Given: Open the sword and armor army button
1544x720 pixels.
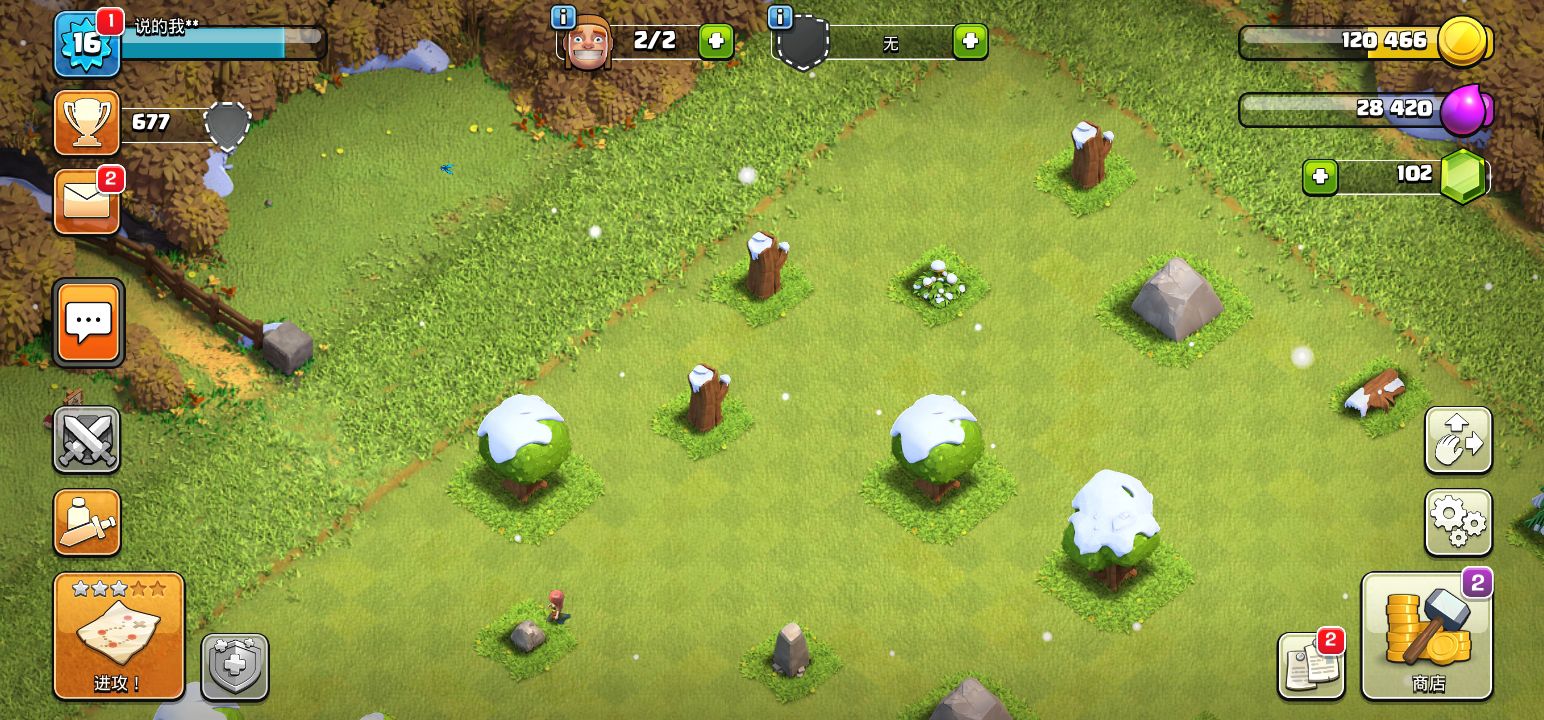Looking at the screenshot, I should pos(87,522).
